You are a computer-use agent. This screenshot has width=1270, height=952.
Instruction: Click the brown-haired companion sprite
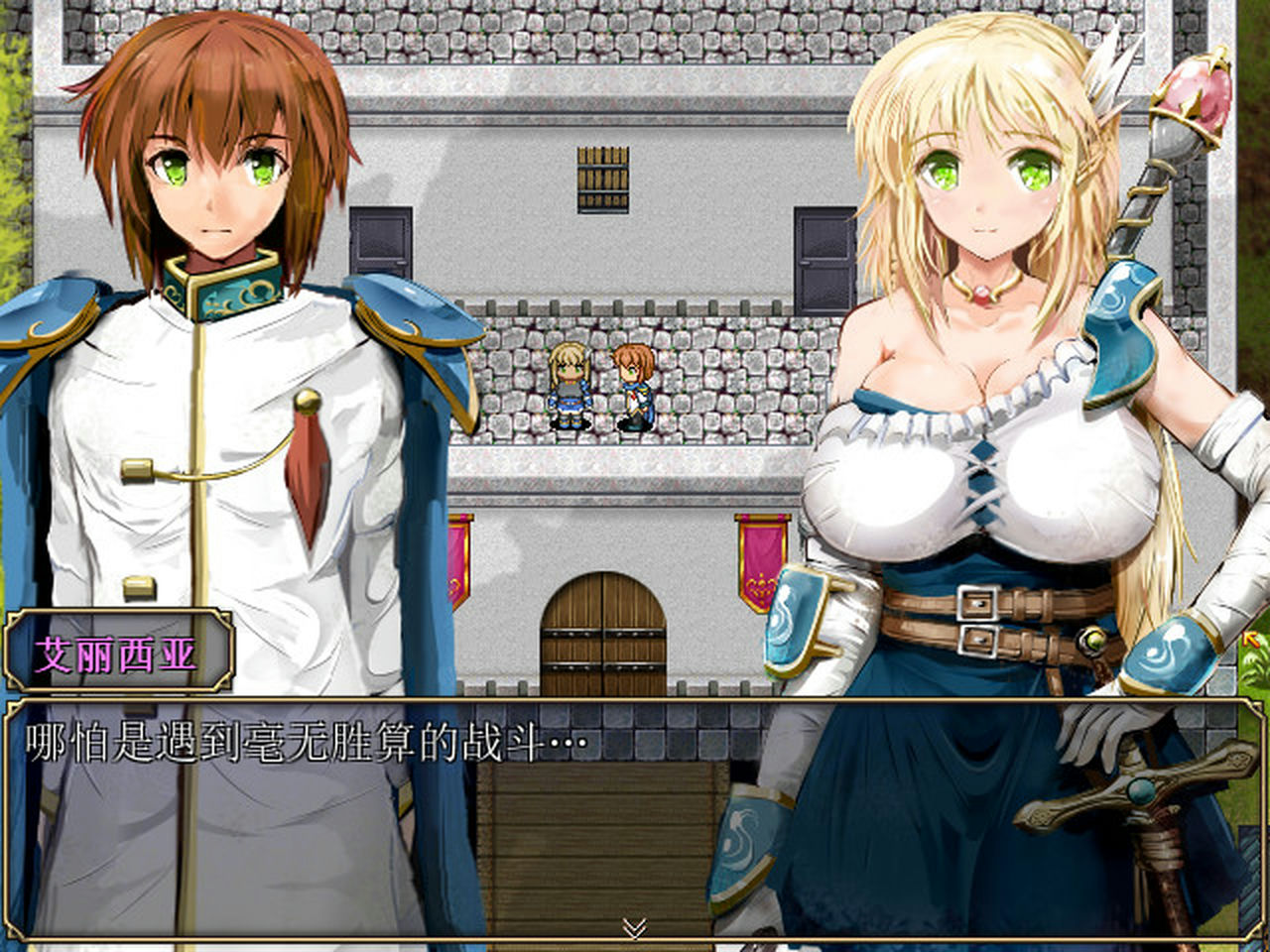pyautogui.click(x=633, y=387)
